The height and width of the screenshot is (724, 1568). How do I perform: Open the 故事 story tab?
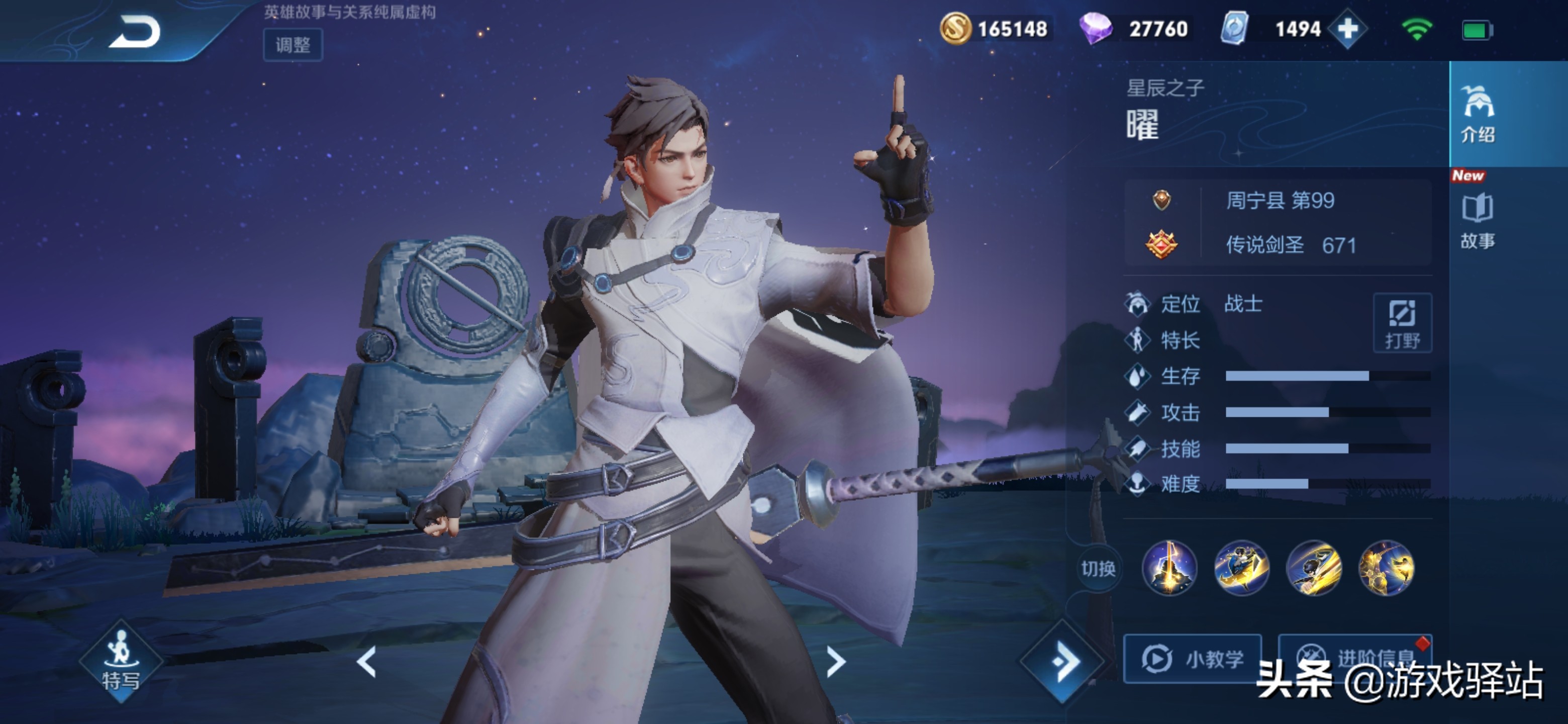click(x=1478, y=221)
